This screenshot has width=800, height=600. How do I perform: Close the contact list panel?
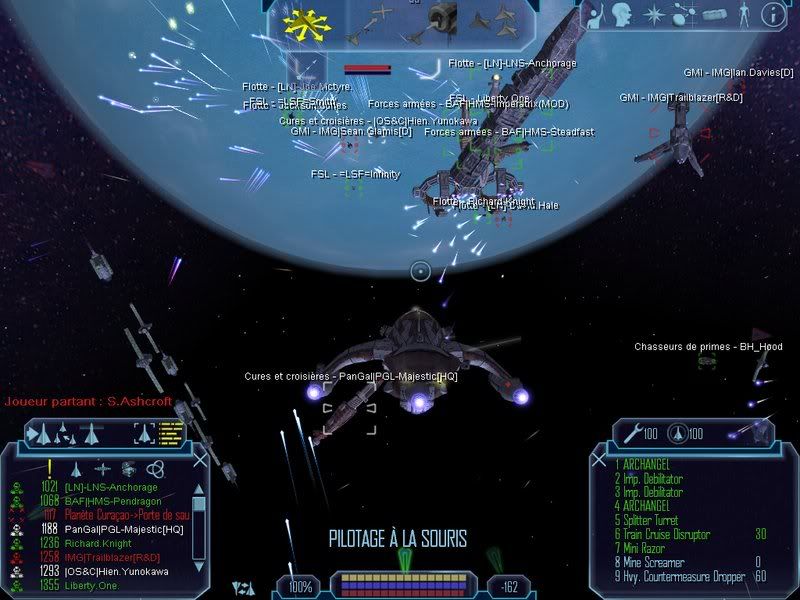tap(199, 459)
